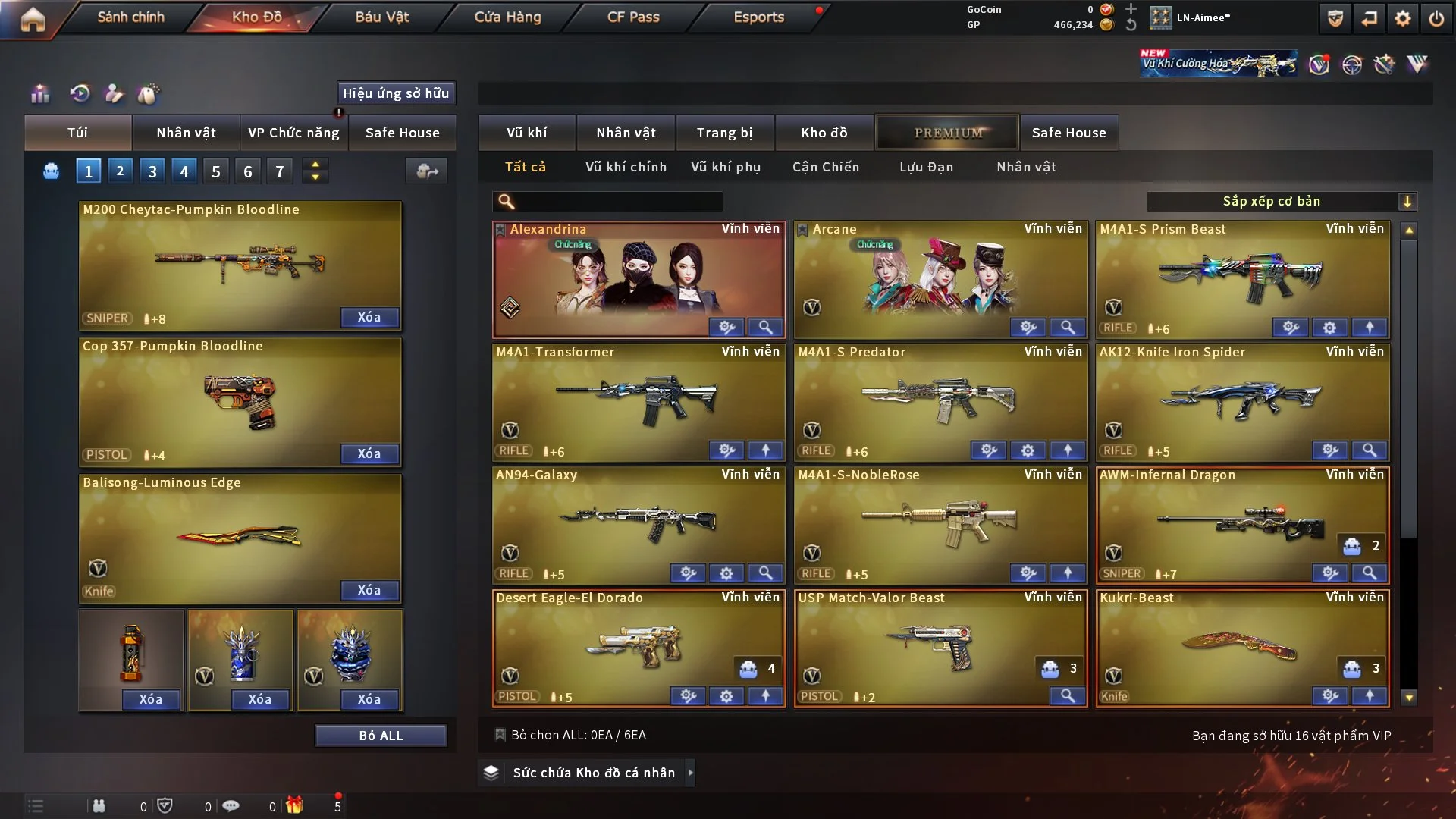
Task: Open the statistics bar chart icon
Action: click(39, 93)
